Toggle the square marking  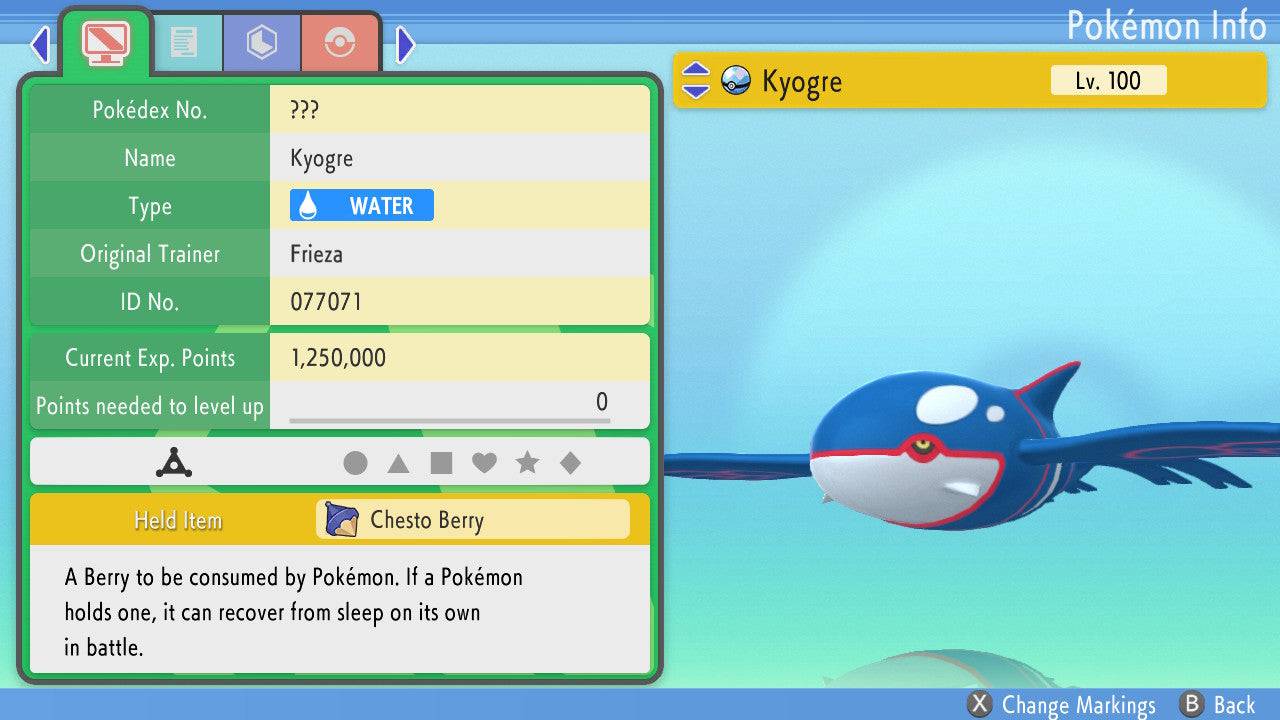[x=441, y=463]
